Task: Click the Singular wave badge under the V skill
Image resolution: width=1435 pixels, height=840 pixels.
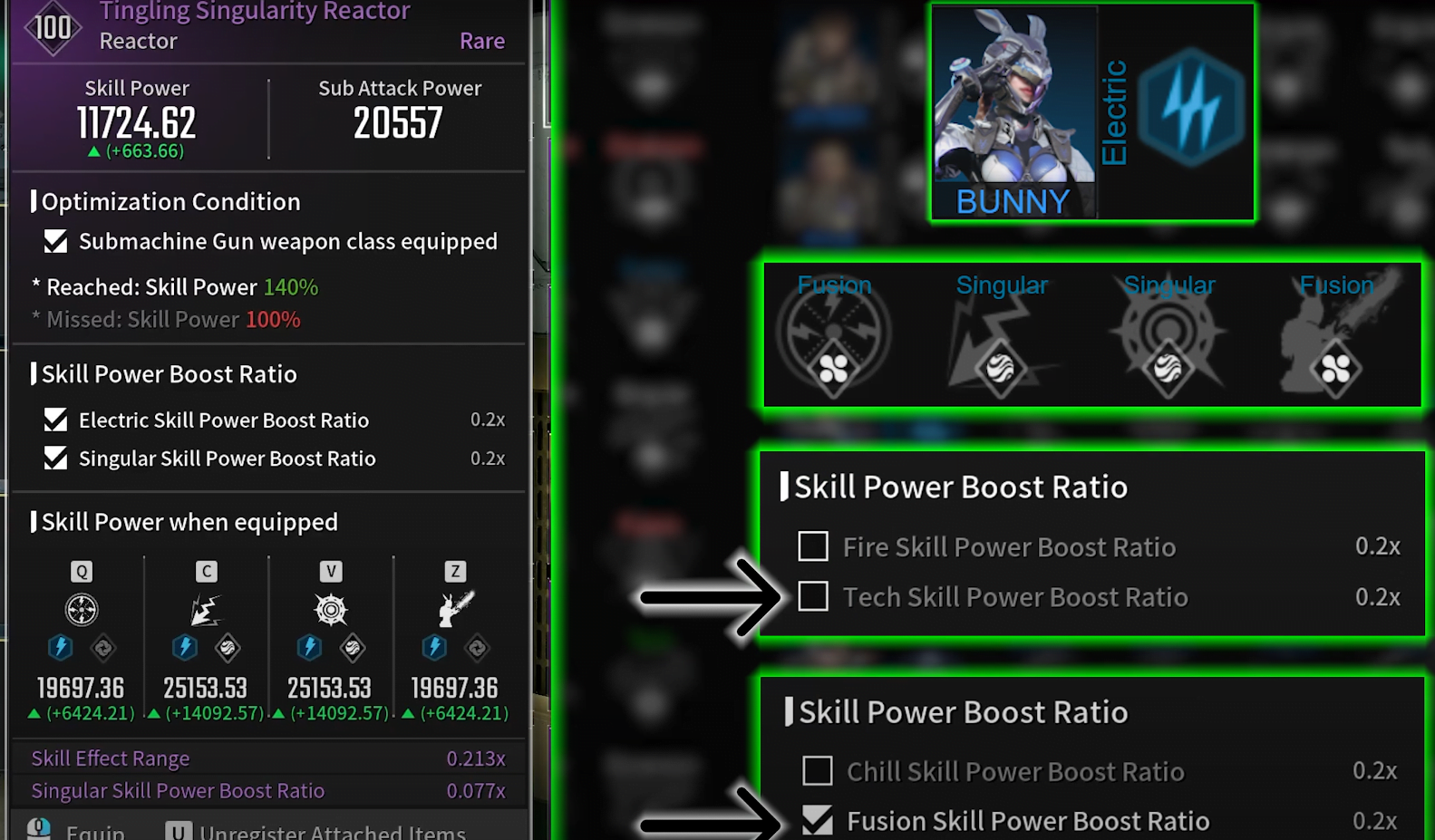Action: 353,649
